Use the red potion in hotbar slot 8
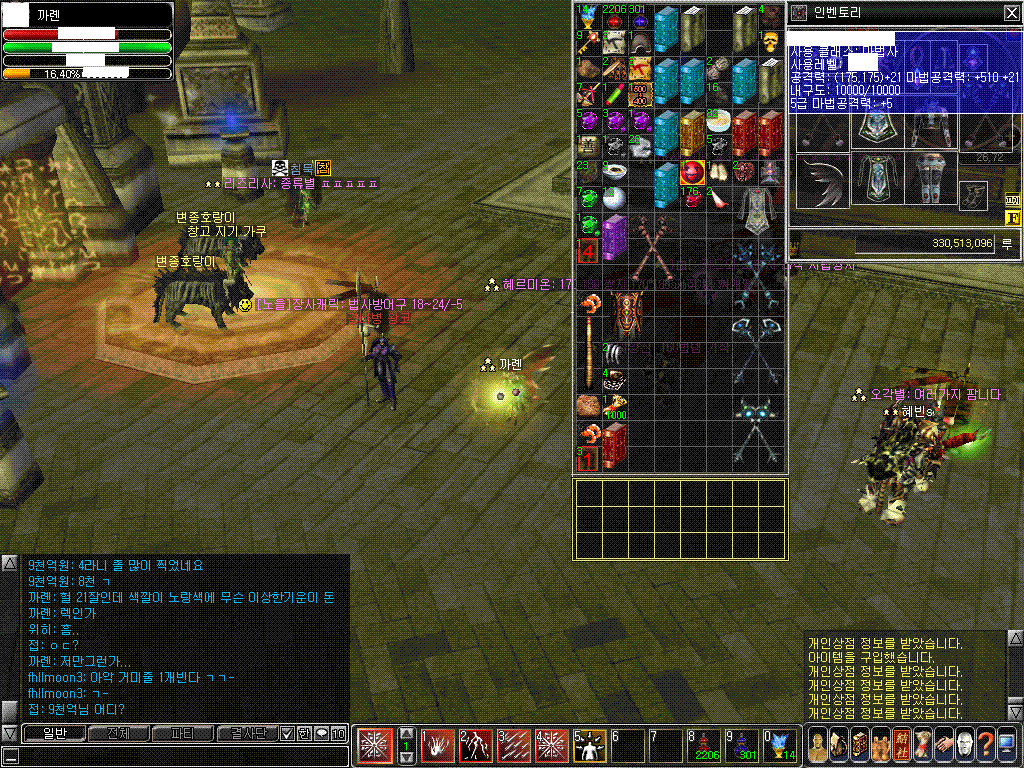 [702, 746]
